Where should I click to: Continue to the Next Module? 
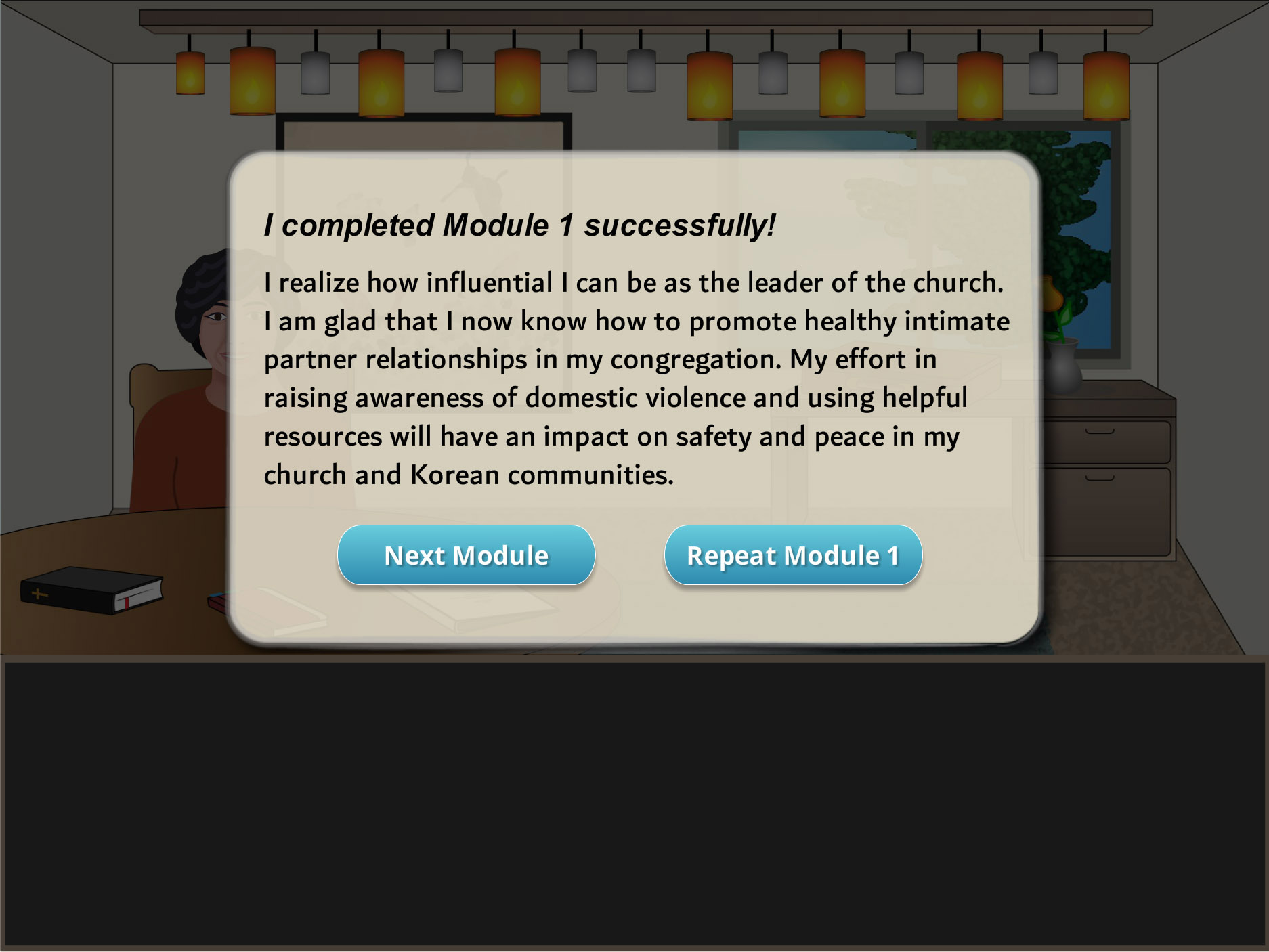pos(466,555)
